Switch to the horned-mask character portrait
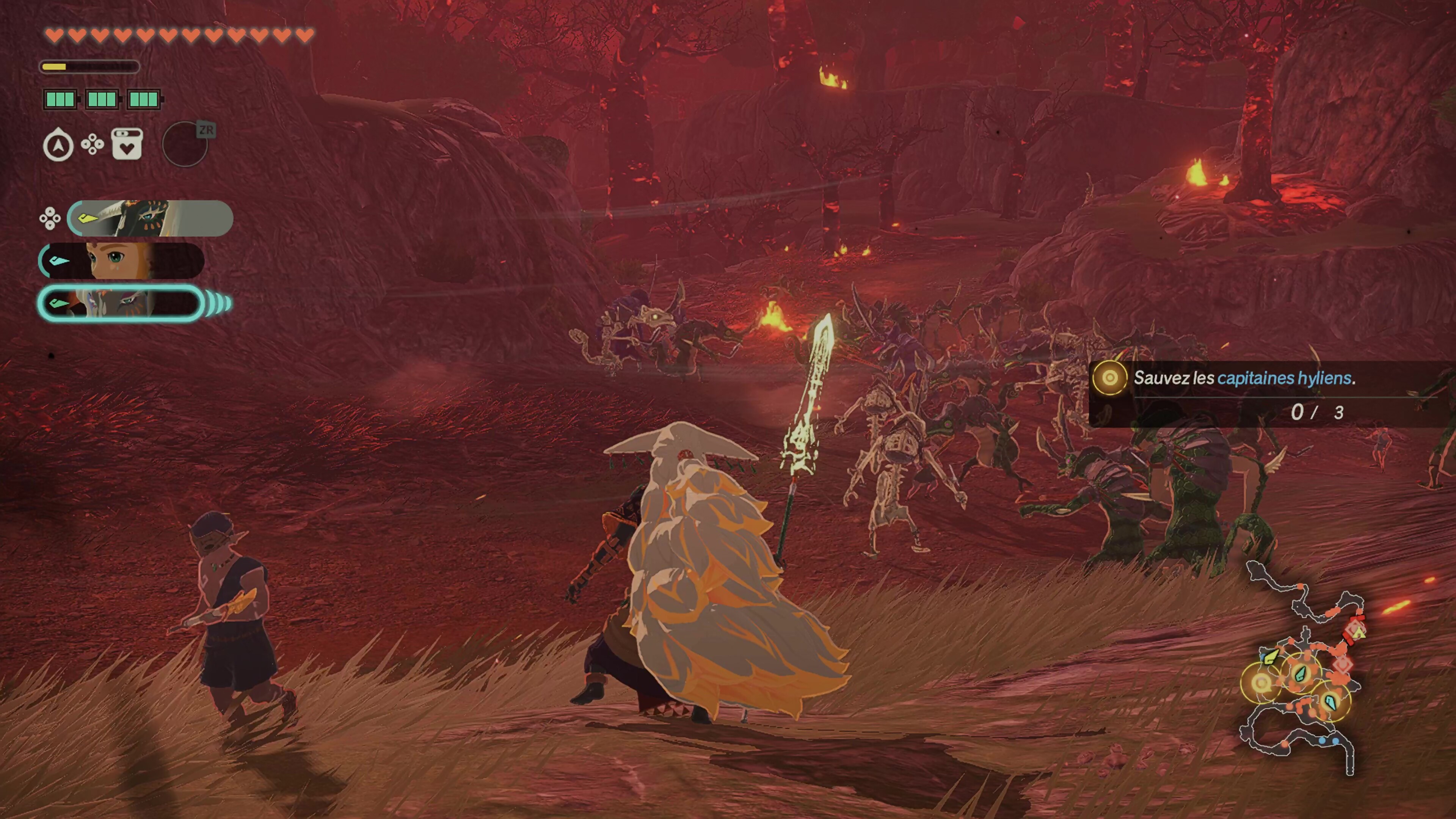This screenshot has width=1456, height=819. 150,218
